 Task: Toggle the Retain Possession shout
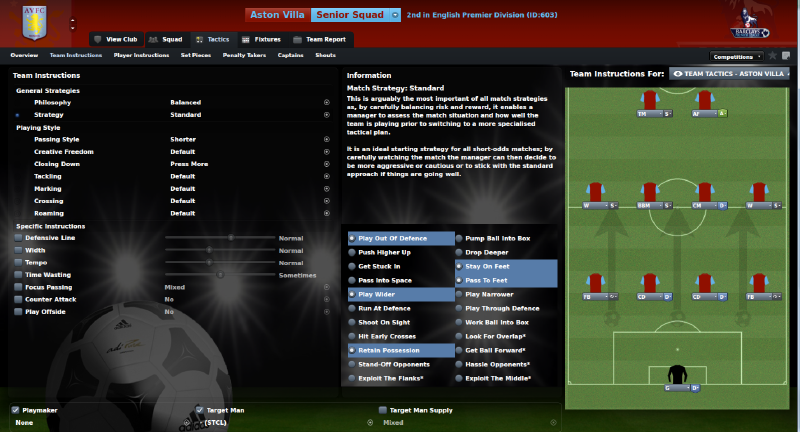point(388,350)
